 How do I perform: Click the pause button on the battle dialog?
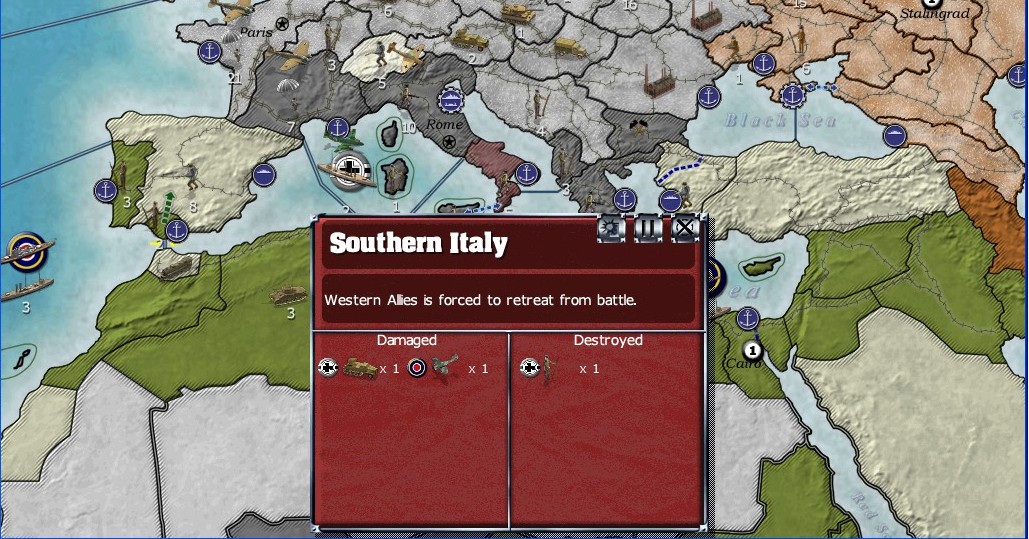(x=649, y=229)
